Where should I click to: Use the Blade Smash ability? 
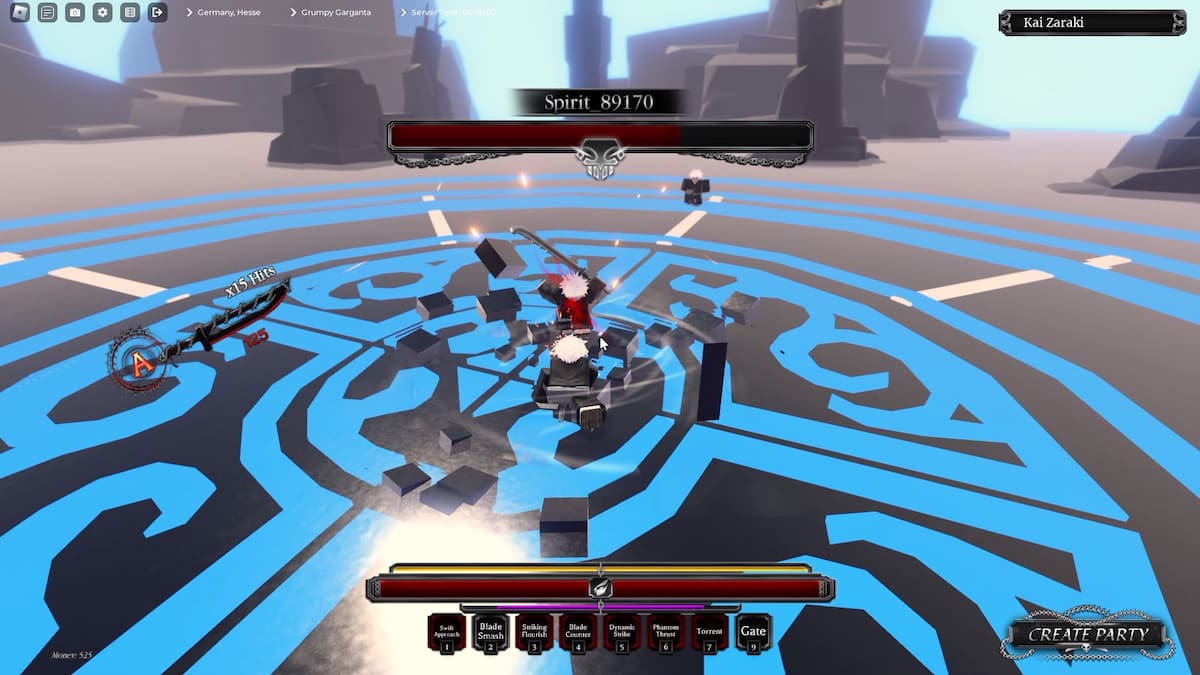[490, 632]
